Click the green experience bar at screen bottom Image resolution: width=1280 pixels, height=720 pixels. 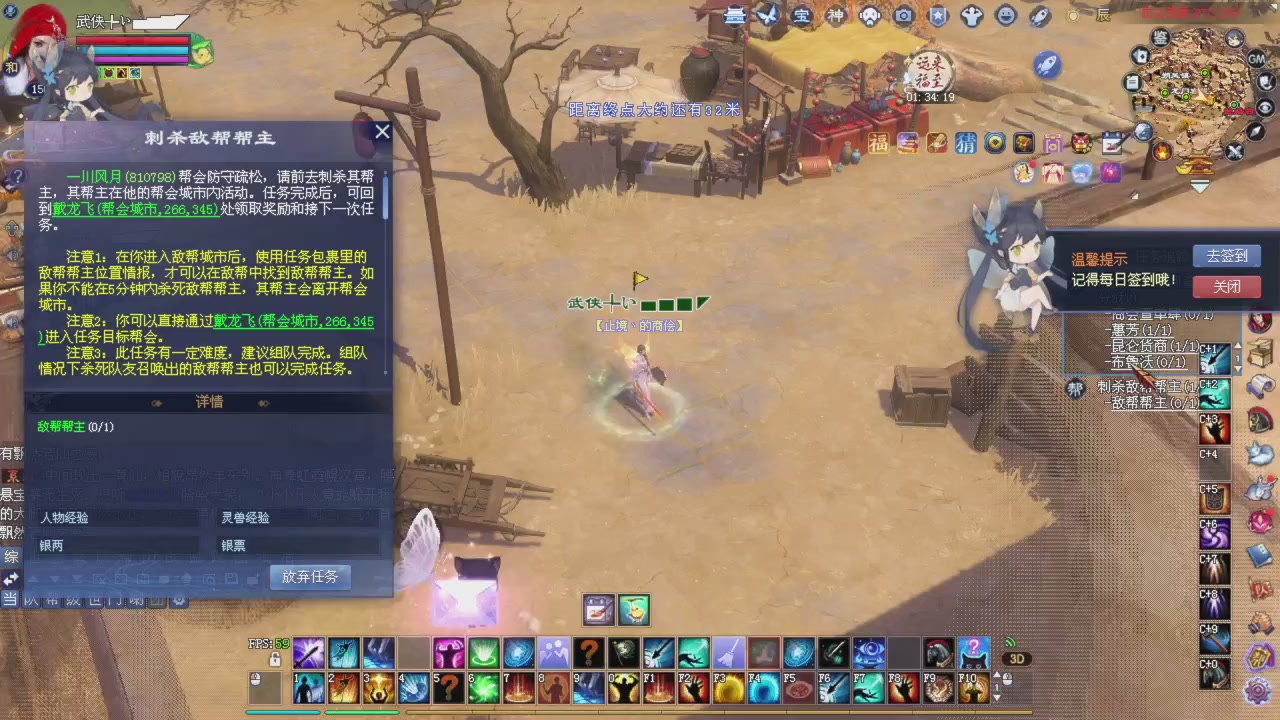point(362,712)
